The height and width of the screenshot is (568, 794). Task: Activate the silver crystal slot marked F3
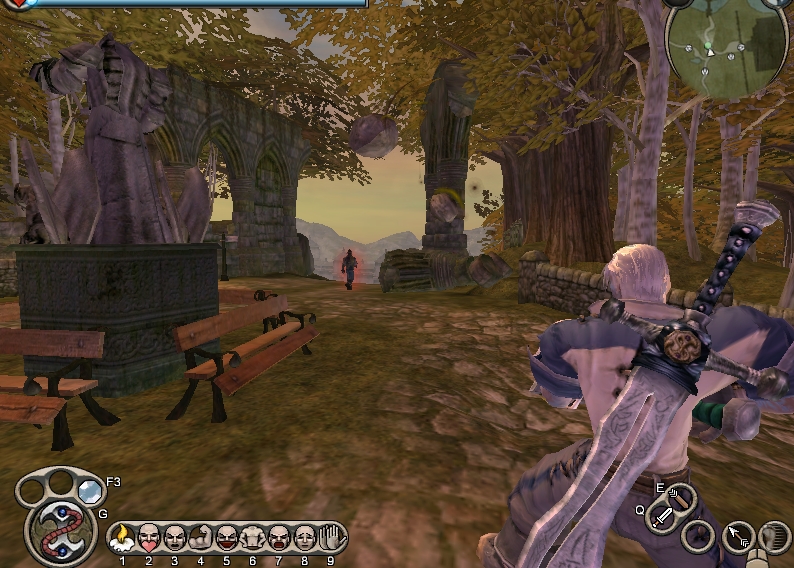(x=90, y=490)
